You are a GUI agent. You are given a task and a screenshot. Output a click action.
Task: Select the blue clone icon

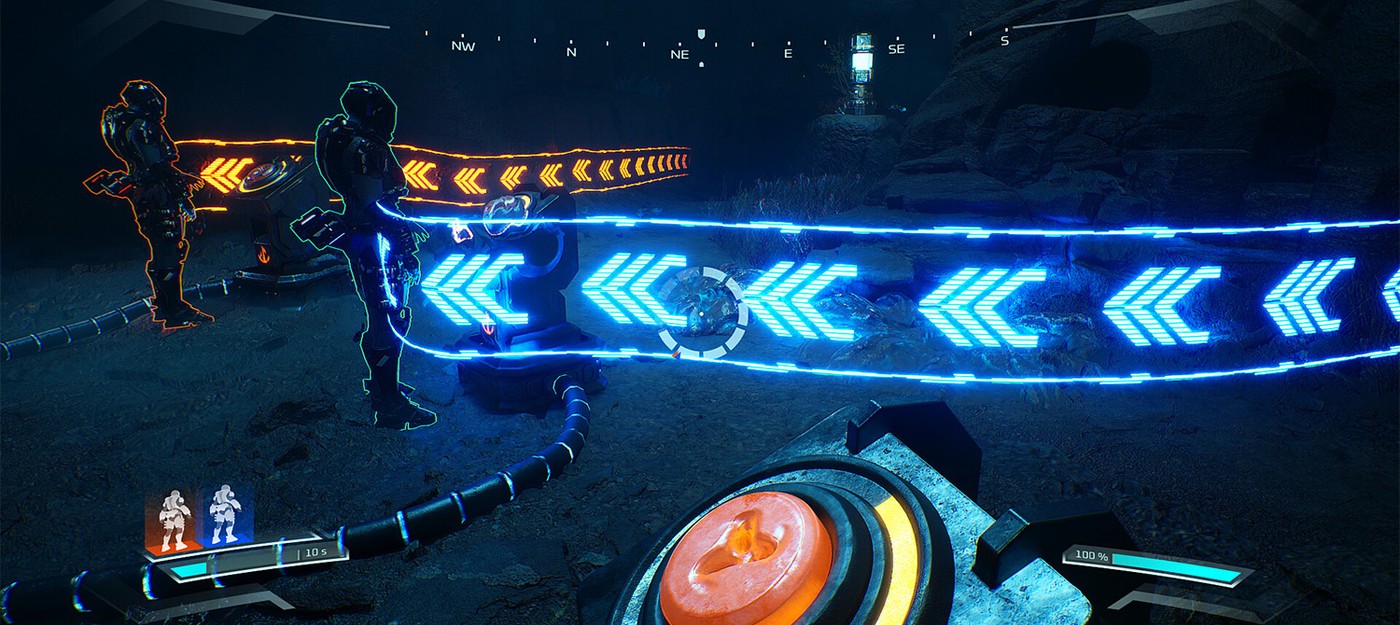click(225, 516)
